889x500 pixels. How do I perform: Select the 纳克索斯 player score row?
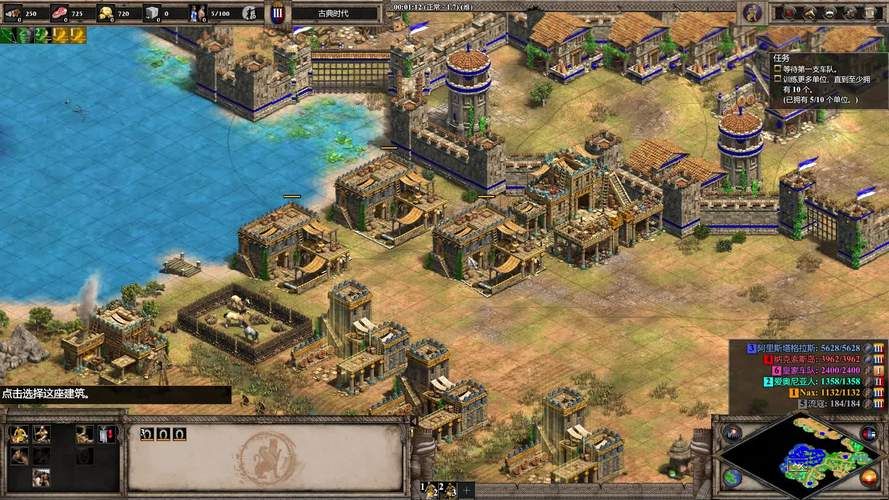[x=811, y=359]
